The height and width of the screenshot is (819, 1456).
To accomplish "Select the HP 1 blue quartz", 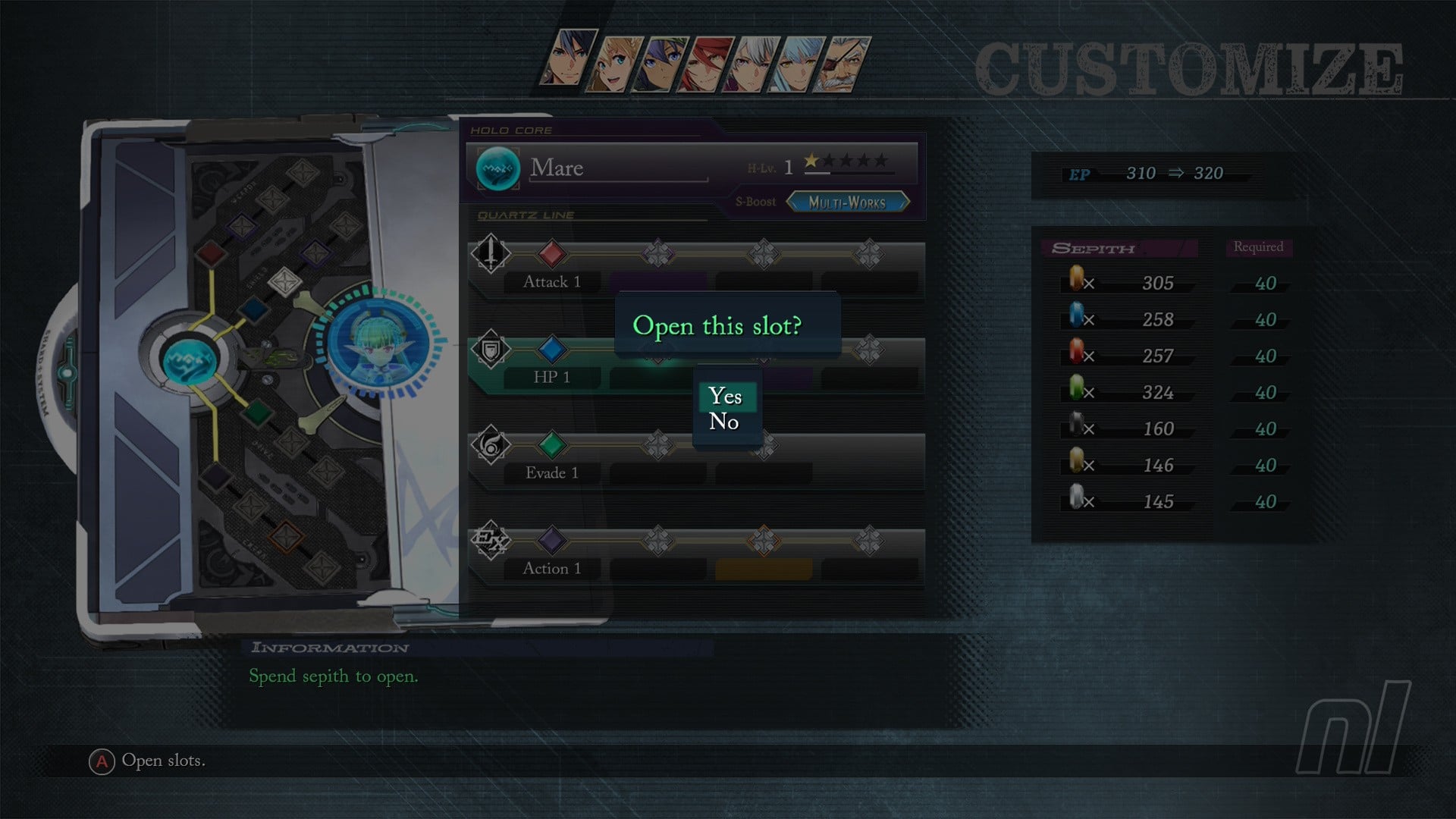I will tap(551, 349).
